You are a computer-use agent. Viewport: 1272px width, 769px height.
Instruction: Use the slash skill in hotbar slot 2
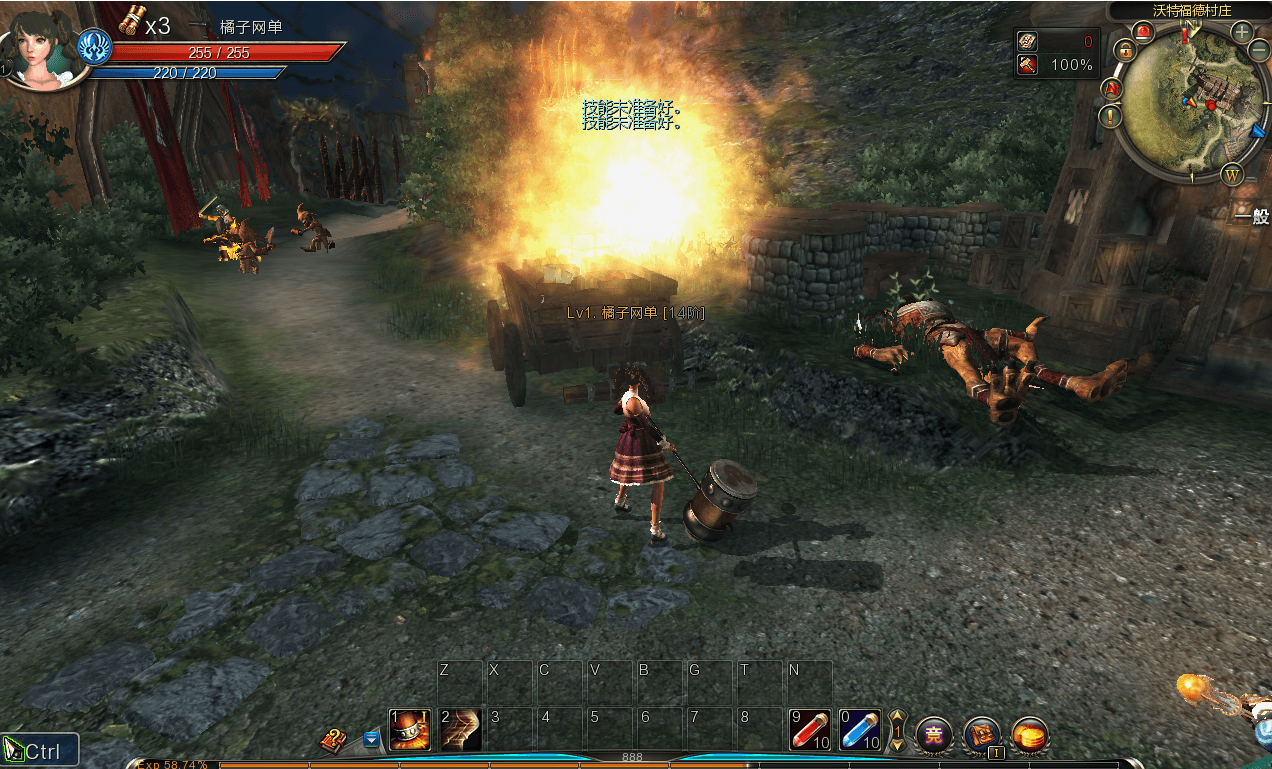(x=460, y=730)
